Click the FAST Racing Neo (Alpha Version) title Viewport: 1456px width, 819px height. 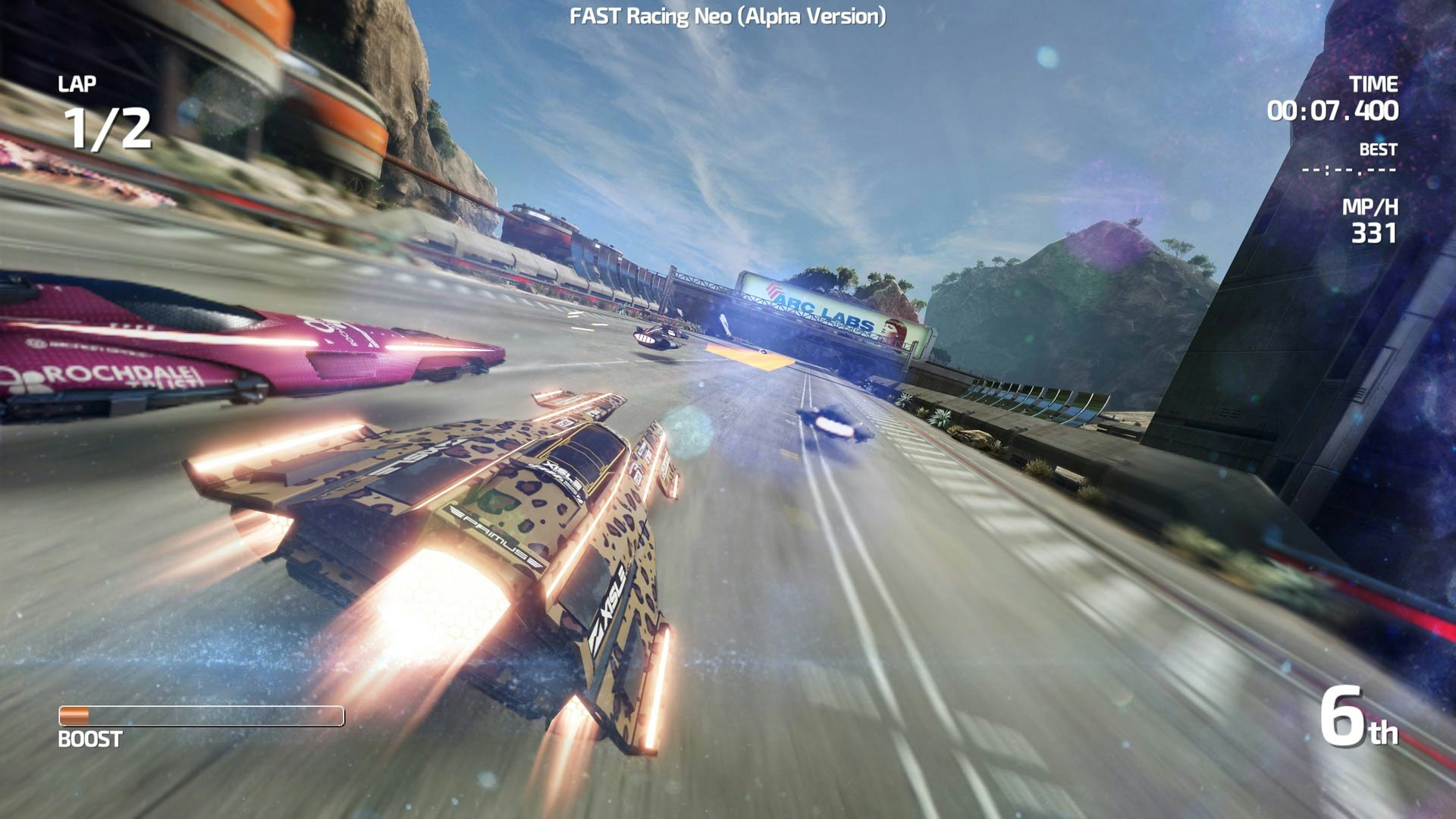click(727, 15)
